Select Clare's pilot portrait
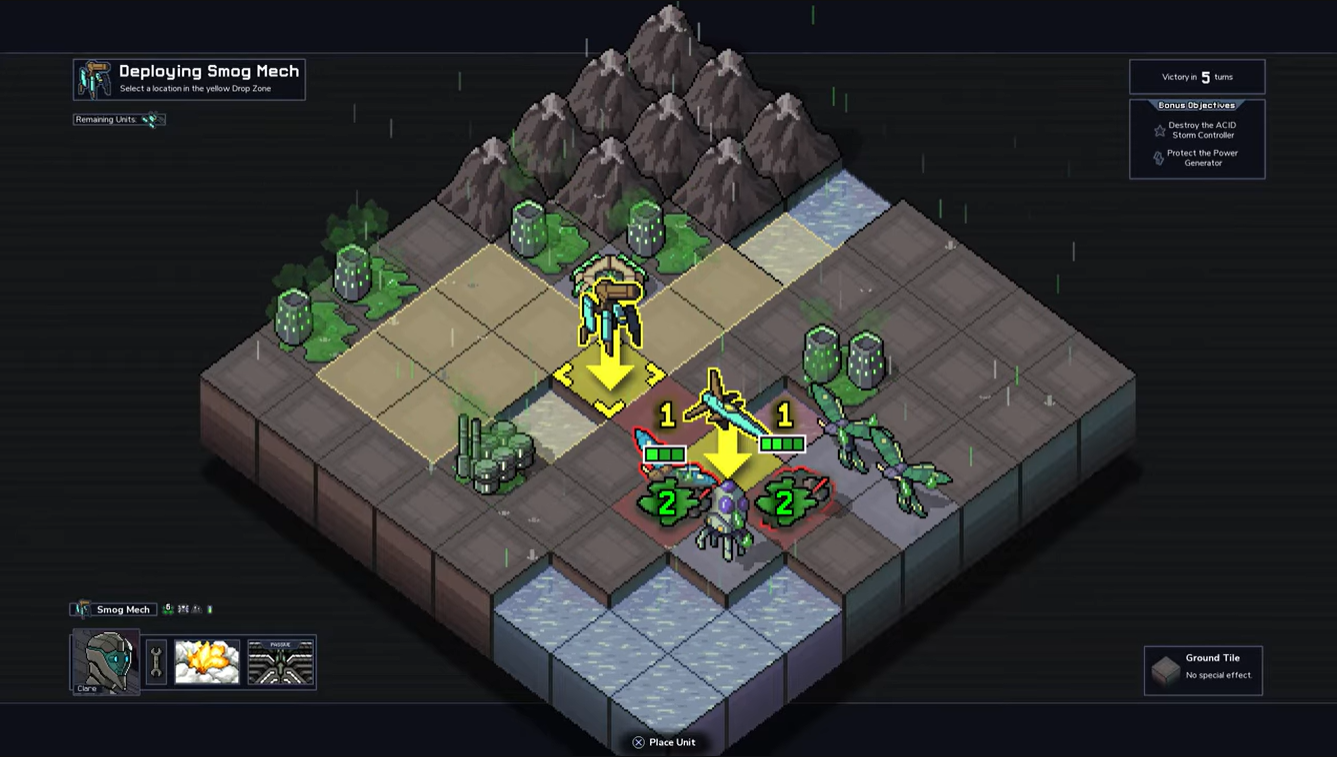The image size is (1337, 757). [105, 661]
